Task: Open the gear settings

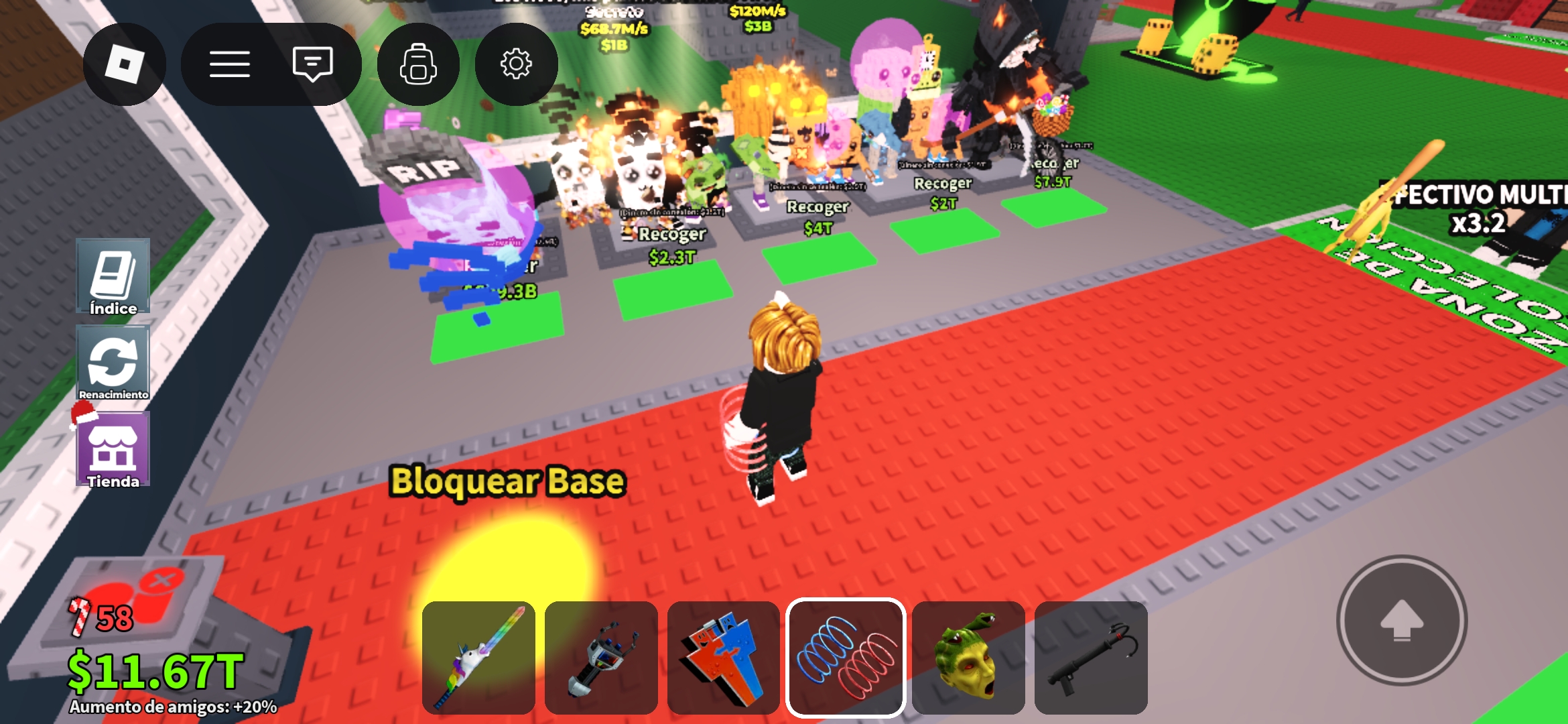Action: pos(516,64)
